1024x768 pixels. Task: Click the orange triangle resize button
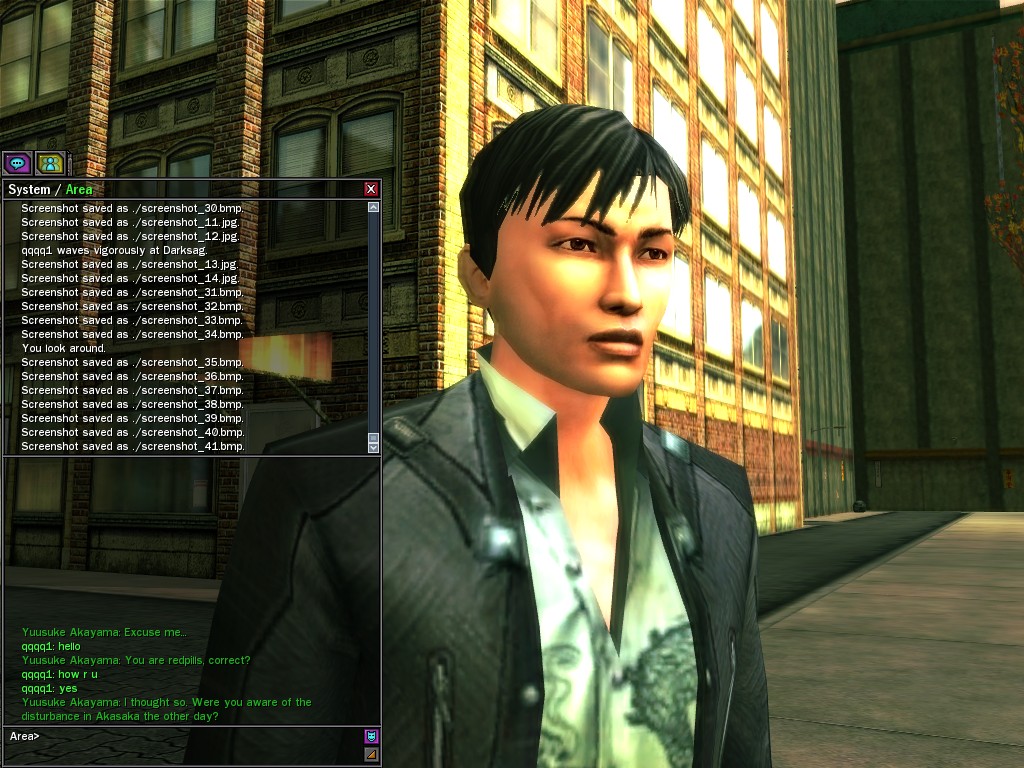(x=371, y=754)
